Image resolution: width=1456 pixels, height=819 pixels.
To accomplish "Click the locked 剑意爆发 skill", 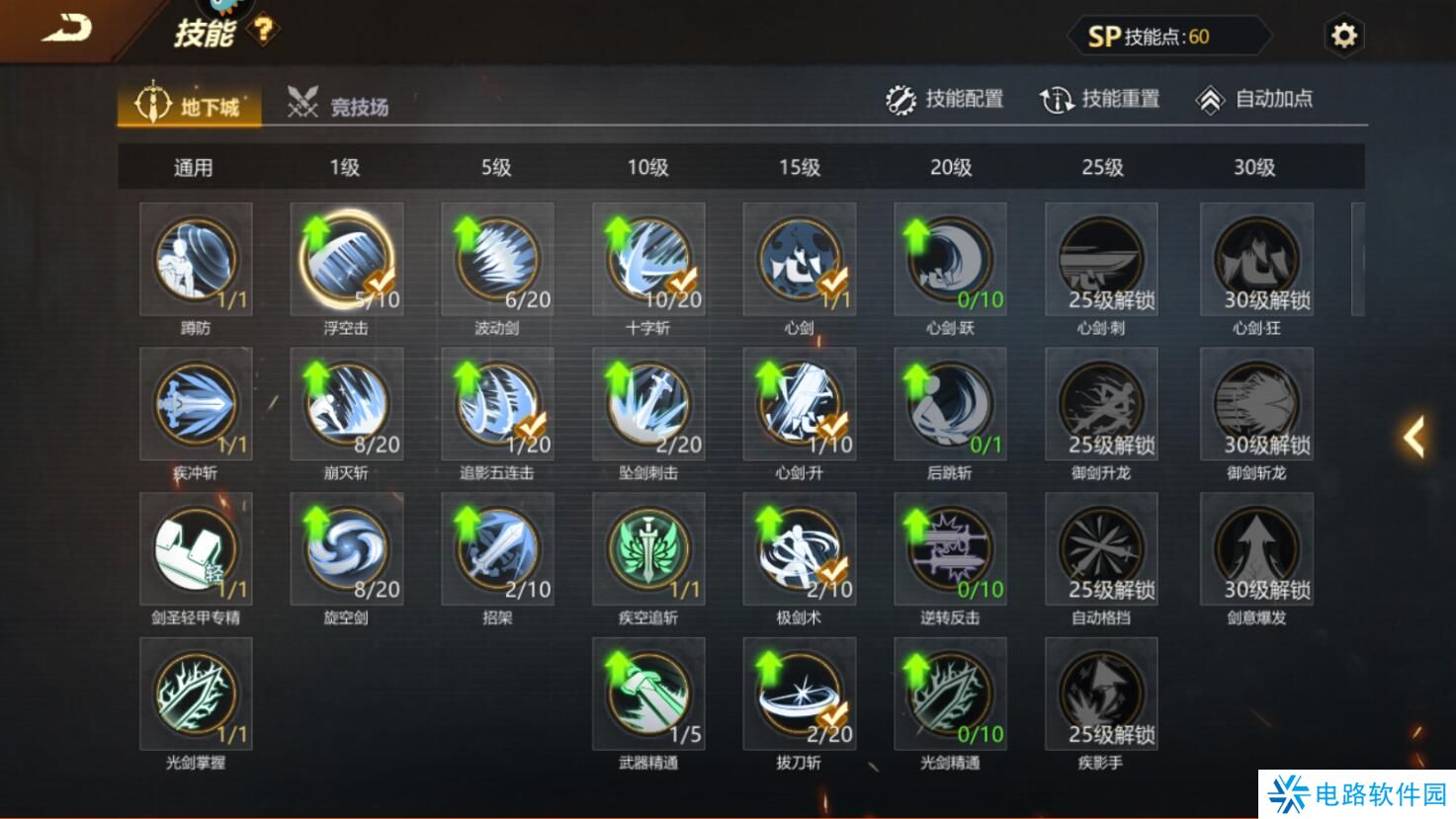I will point(1256,549).
